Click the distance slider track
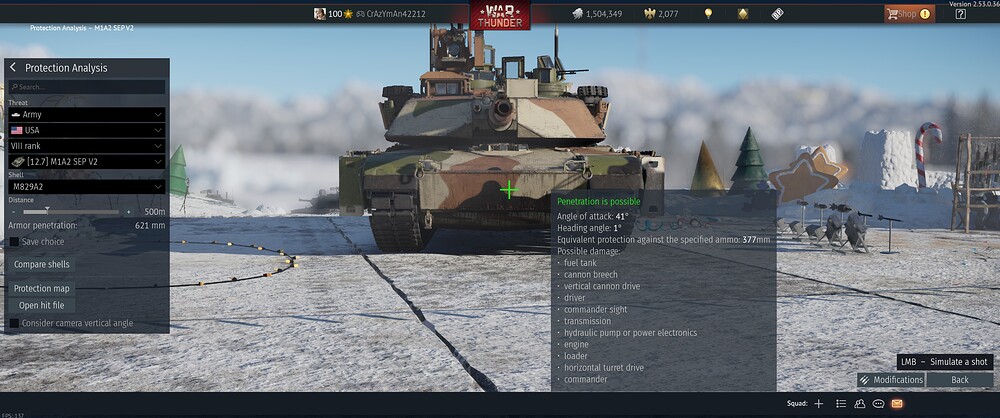This screenshot has height=418, width=1000. [x=70, y=212]
